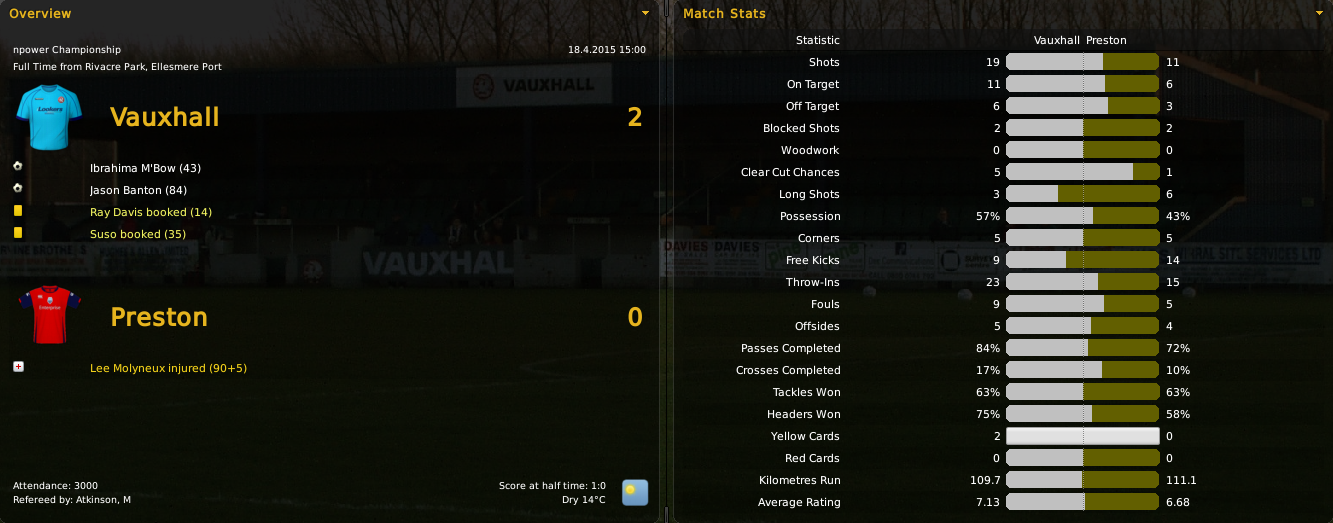
Task: Select the Preston team name
Action: pyautogui.click(x=159, y=317)
